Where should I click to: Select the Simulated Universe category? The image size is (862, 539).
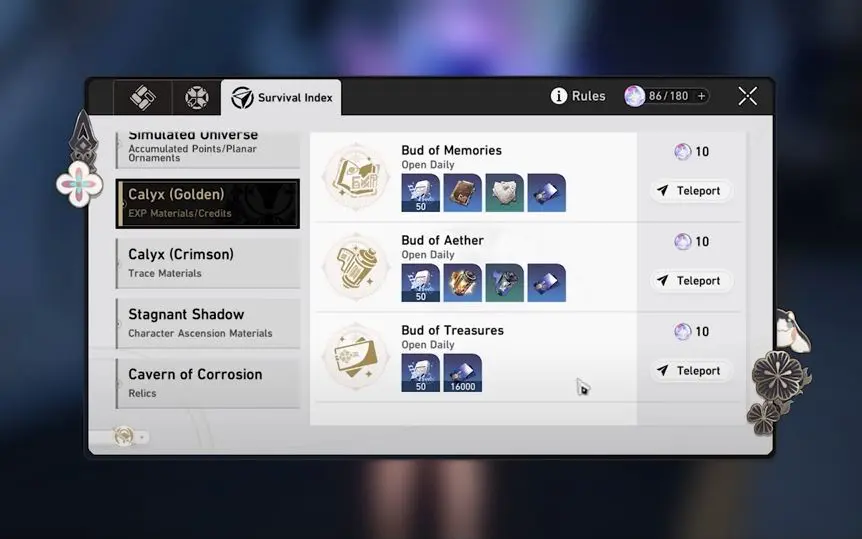pos(208,147)
